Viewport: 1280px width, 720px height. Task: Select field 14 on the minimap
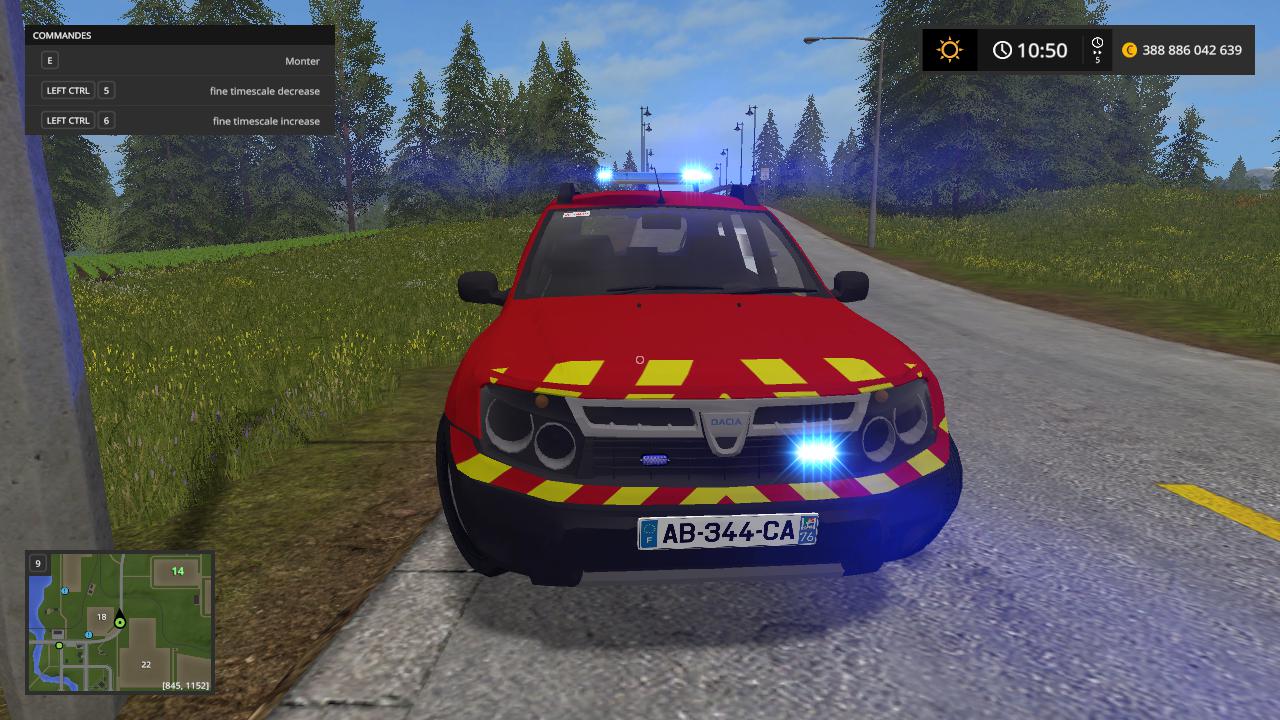(177, 571)
